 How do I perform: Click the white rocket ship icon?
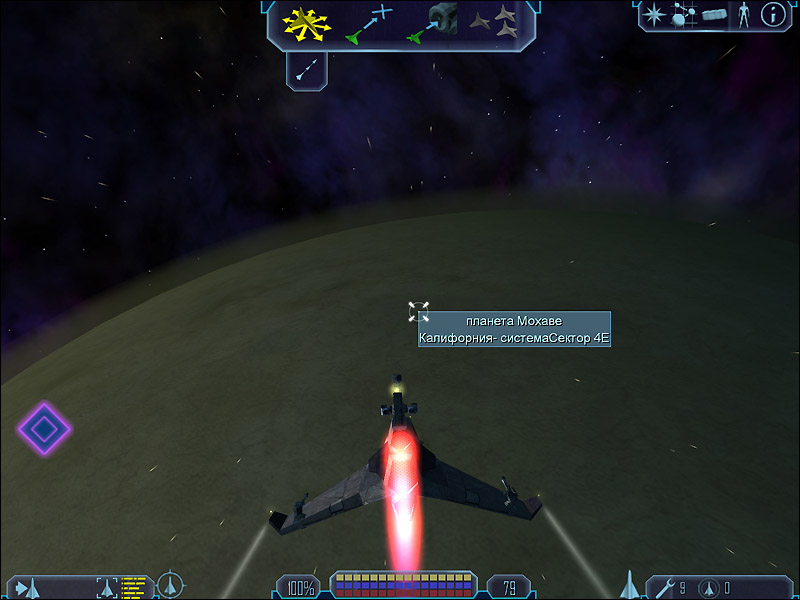click(x=630, y=584)
